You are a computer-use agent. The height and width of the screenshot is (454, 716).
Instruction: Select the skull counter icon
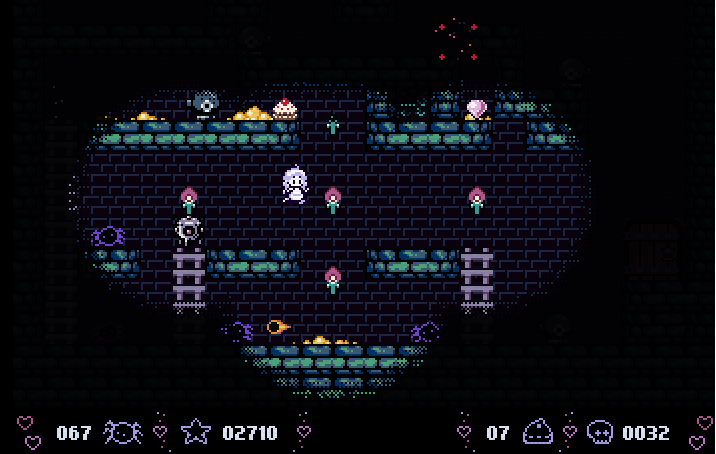(600, 432)
